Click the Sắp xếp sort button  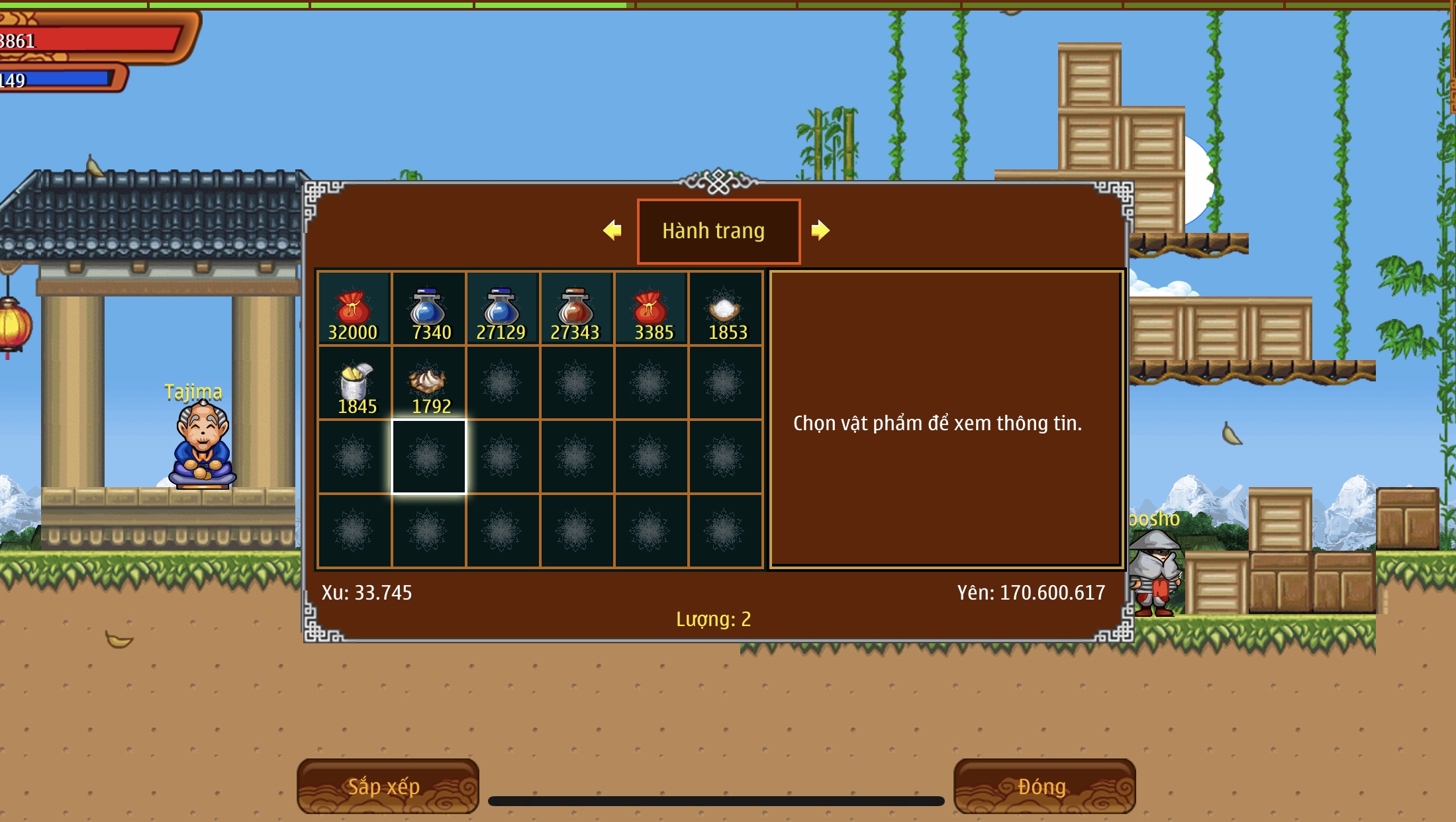click(x=387, y=786)
